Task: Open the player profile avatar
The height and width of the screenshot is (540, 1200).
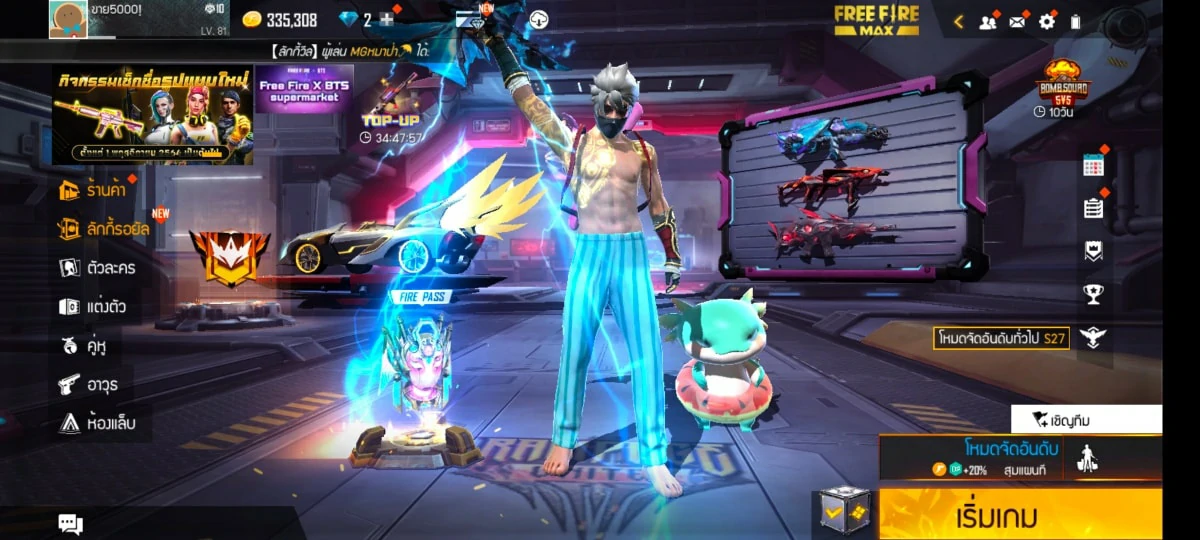Action: (x=68, y=19)
